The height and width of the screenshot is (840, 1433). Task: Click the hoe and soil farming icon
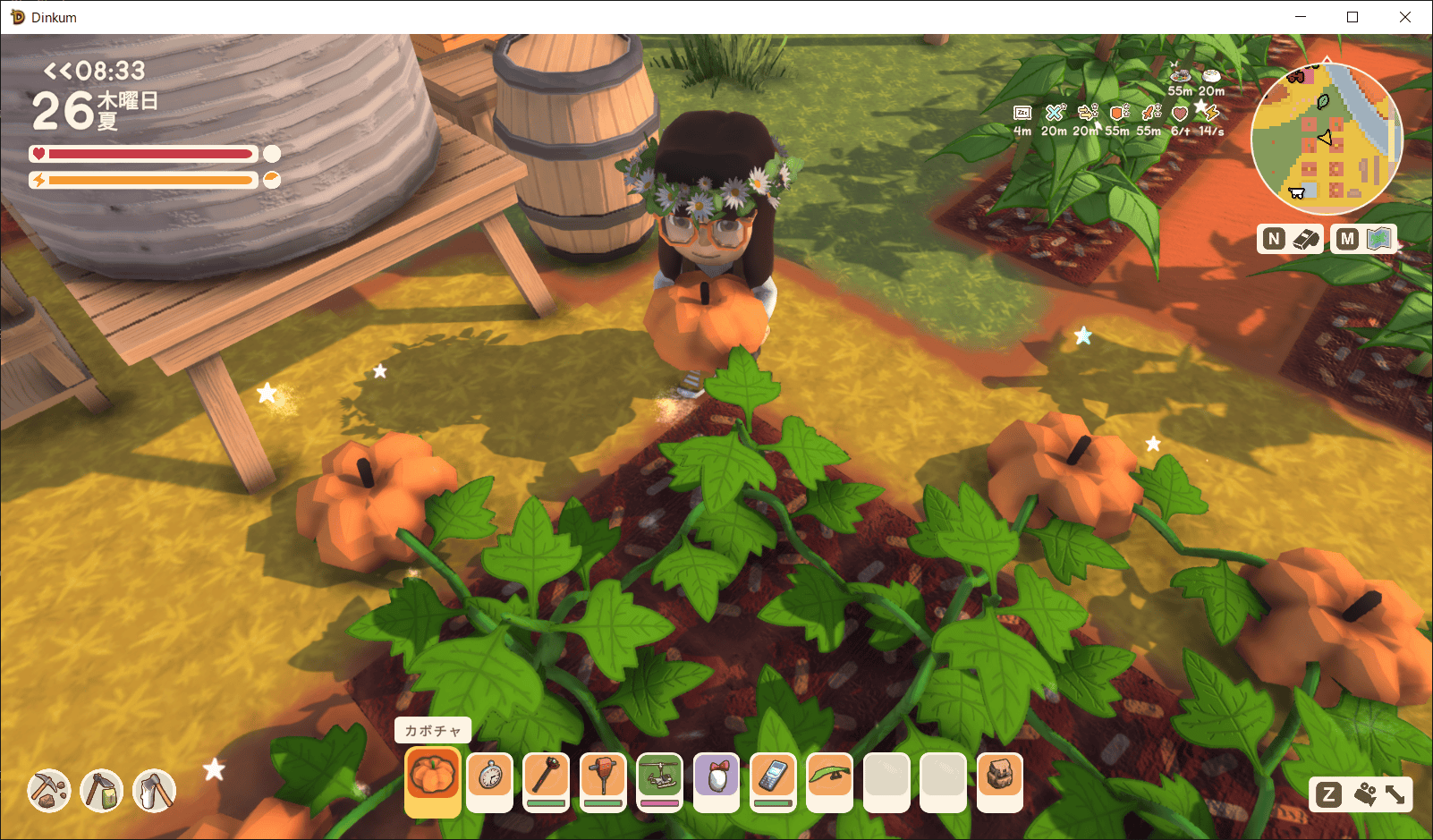pyautogui.click(x=102, y=790)
